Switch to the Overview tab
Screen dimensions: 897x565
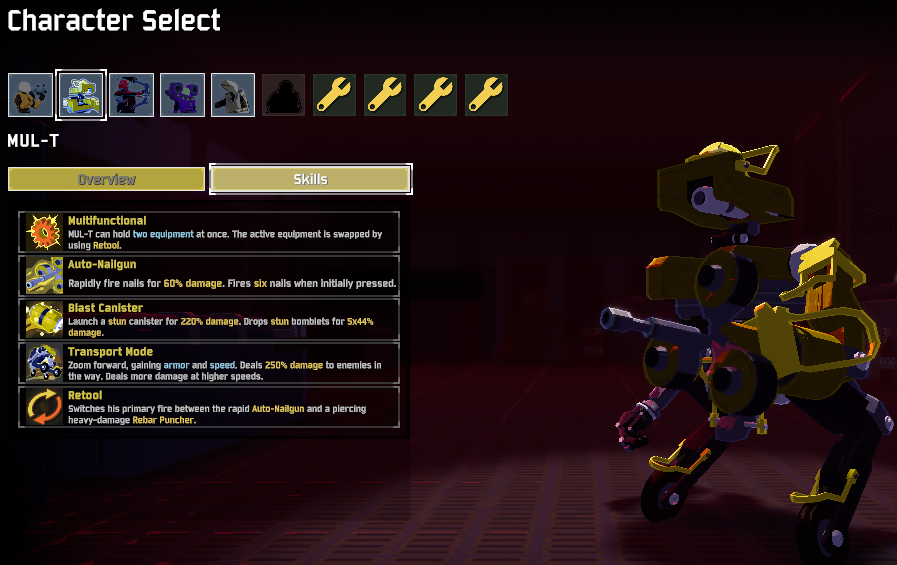coord(107,179)
